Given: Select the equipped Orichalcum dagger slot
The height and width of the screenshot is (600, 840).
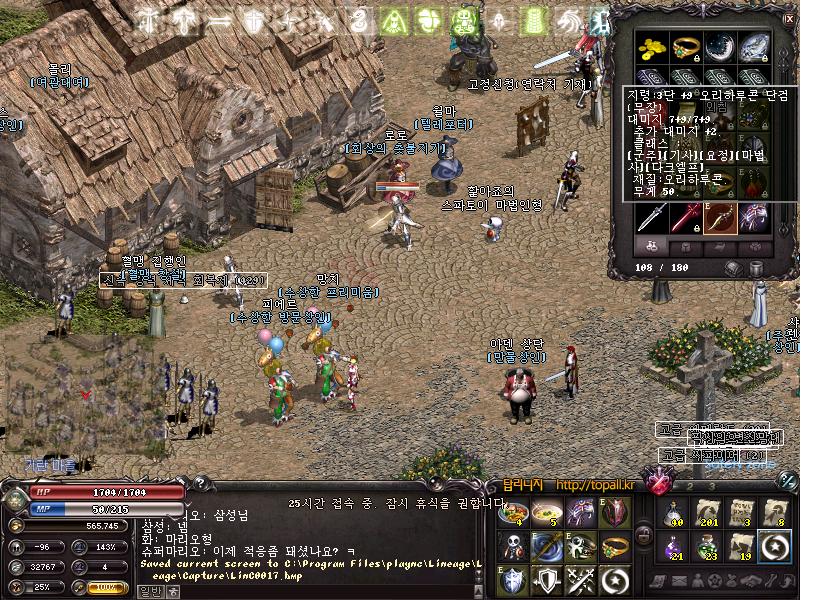Looking at the screenshot, I should pyautogui.click(x=719, y=216).
